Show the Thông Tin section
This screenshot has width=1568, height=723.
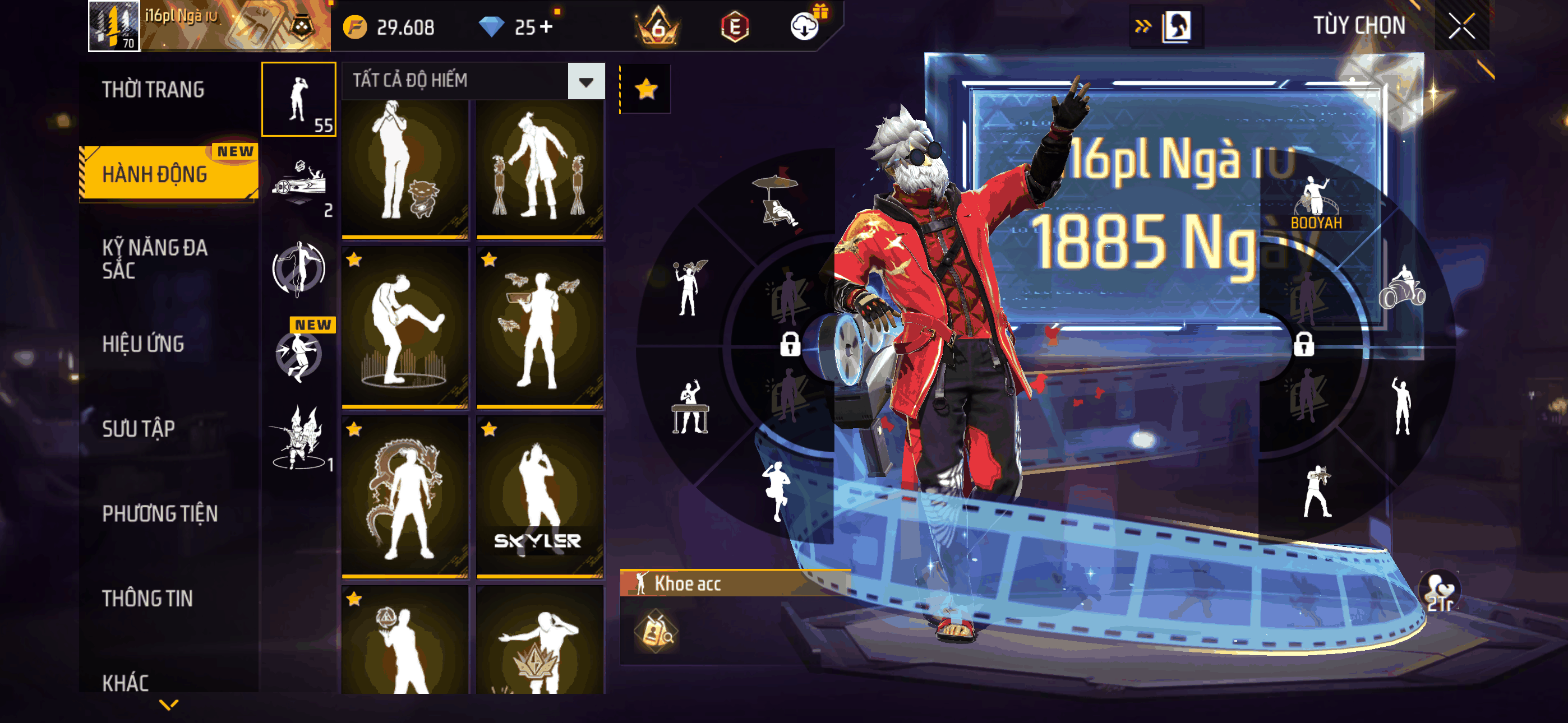click(x=147, y=598)
